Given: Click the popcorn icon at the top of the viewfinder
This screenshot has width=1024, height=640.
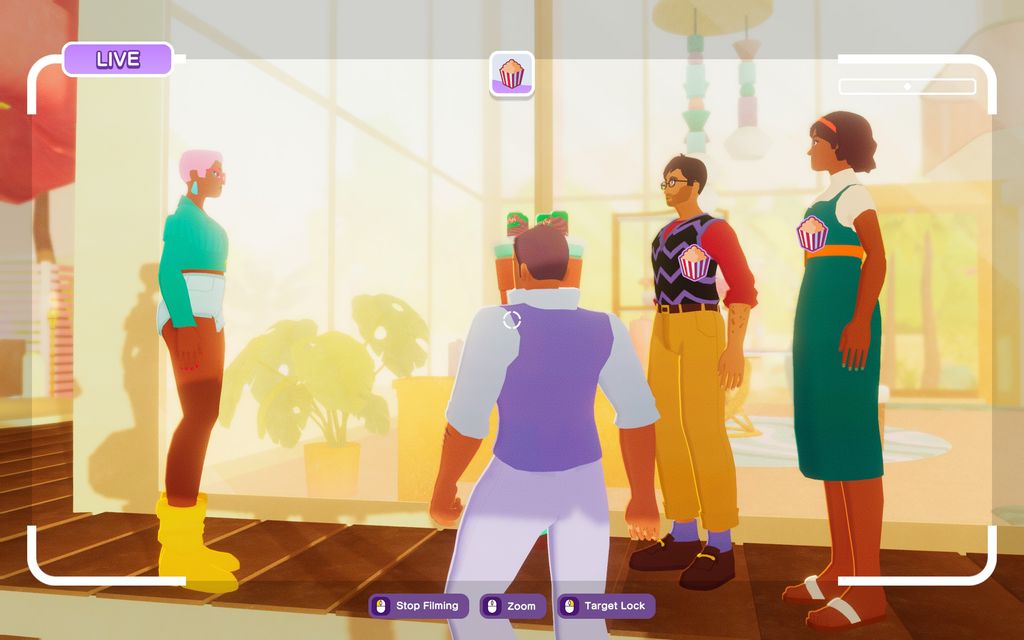Looking at the screenshot, I should [x=512, y=74].
